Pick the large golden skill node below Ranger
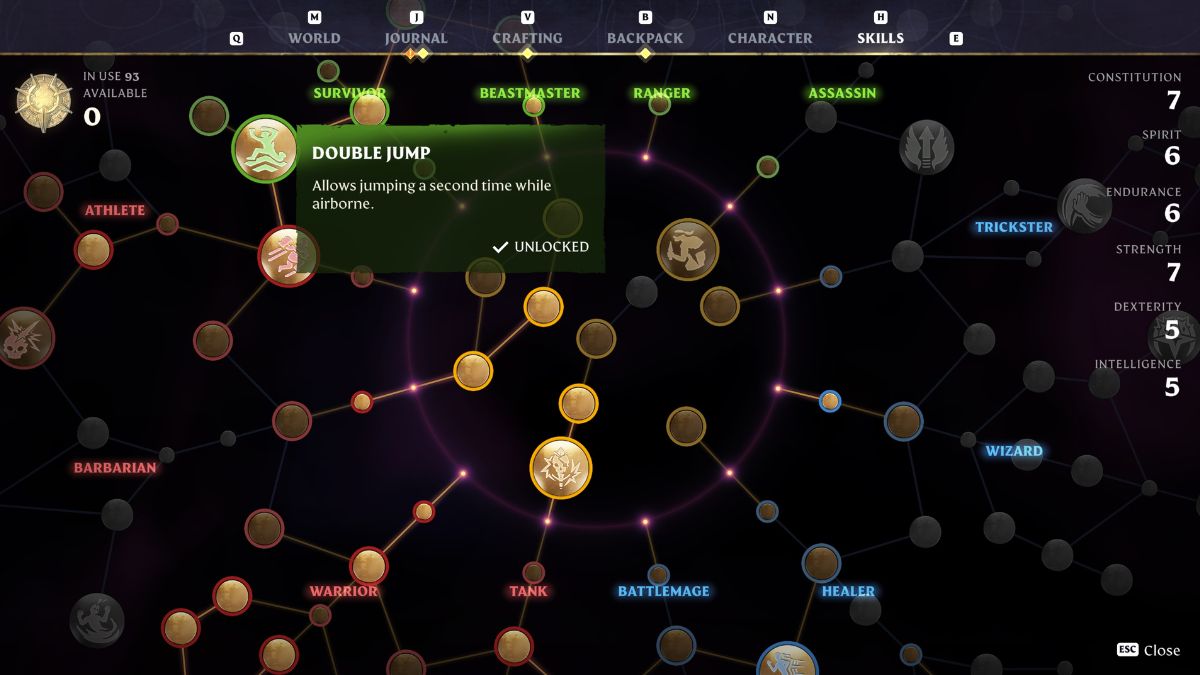The image size is (1200, 675). point(688,249)
